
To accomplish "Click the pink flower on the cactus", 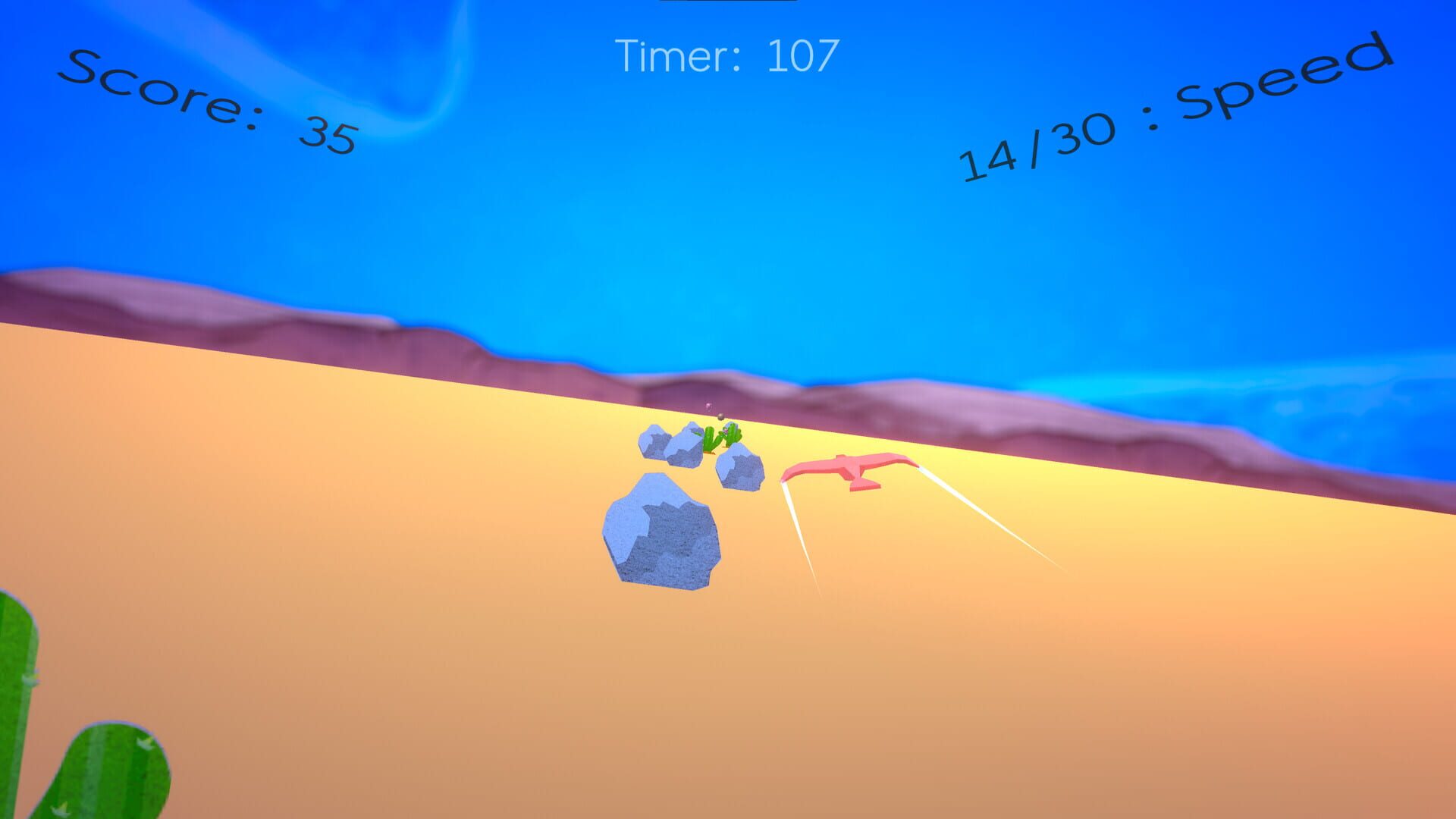I will pos(724,431).
